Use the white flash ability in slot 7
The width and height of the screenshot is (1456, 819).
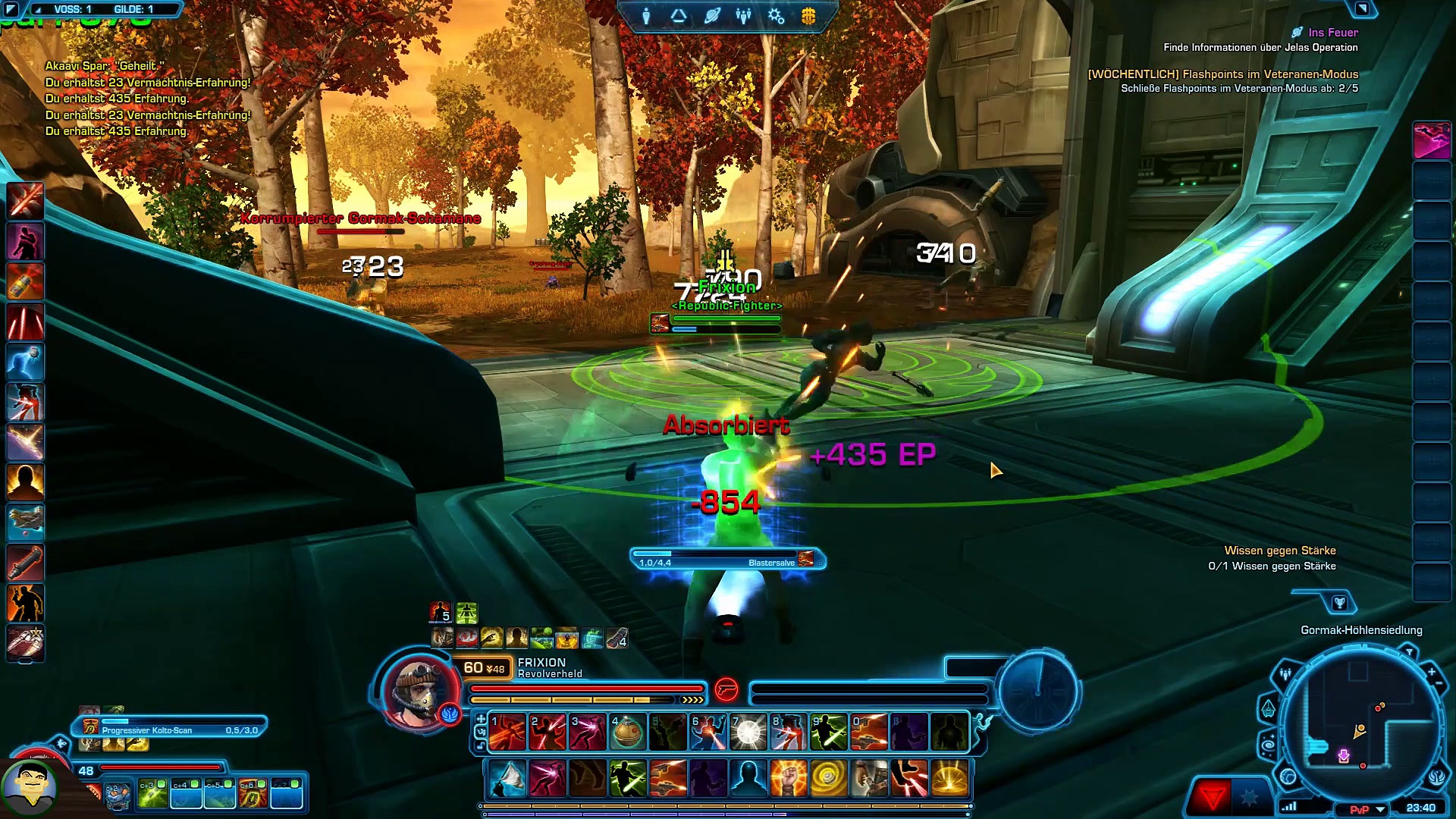click(x=748, y=733)
